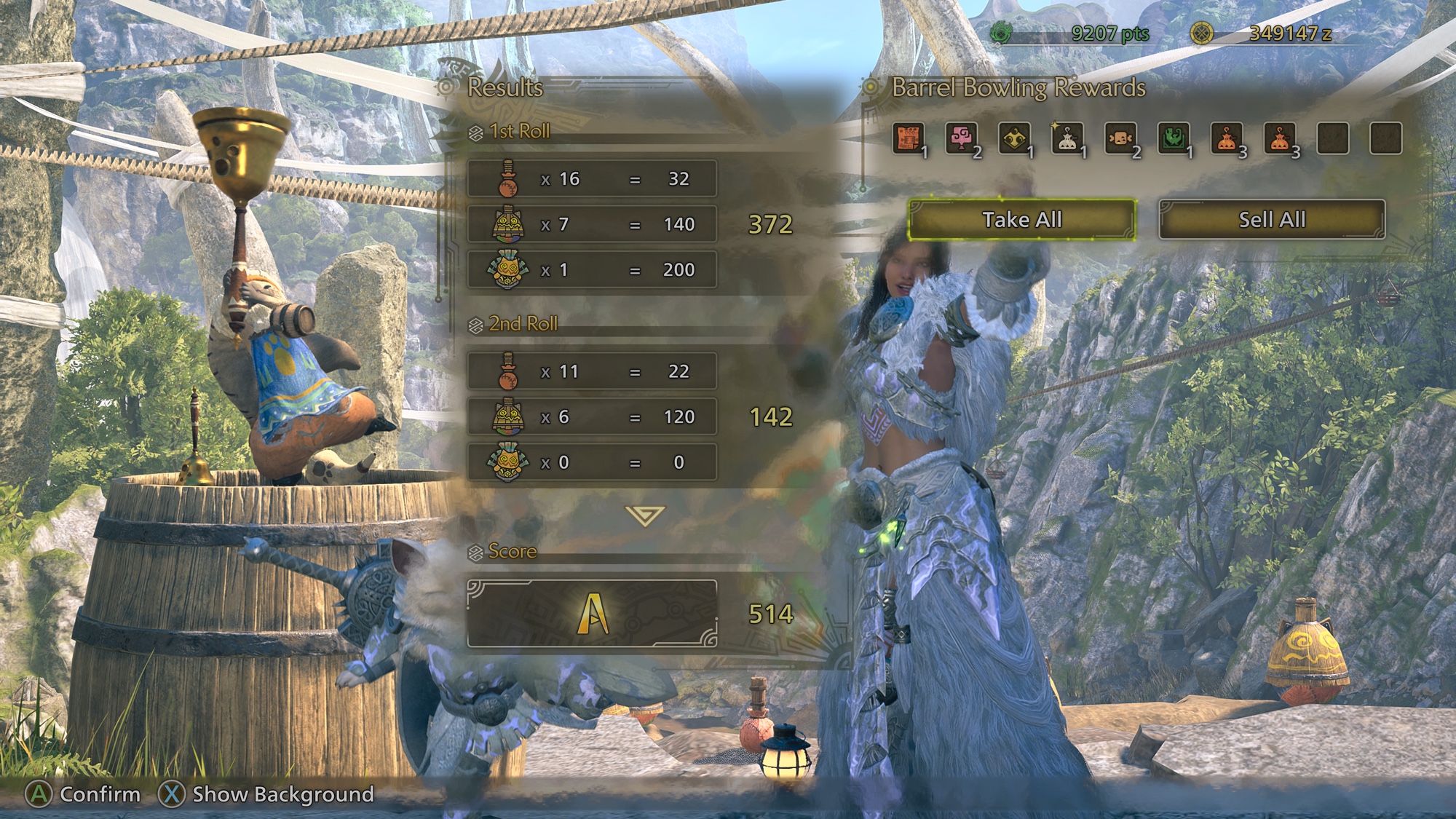Show more results with the down arrow
The width and height of the screenshot is (1456, 819).
(x=644, y=516)
